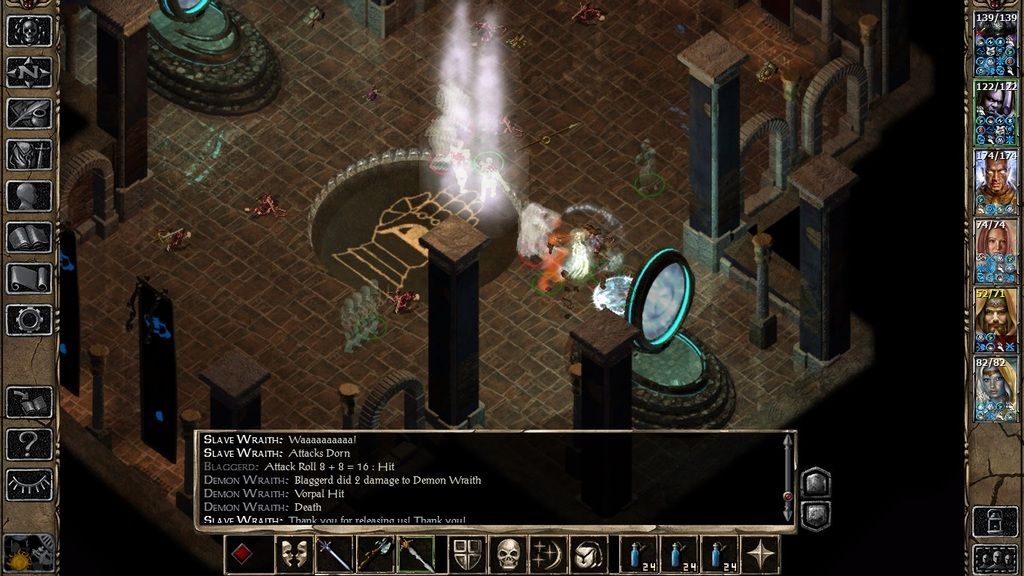Select the injured portrait showing 52/71 health
Screen dimensions: 1024x576
pos(995,320)
